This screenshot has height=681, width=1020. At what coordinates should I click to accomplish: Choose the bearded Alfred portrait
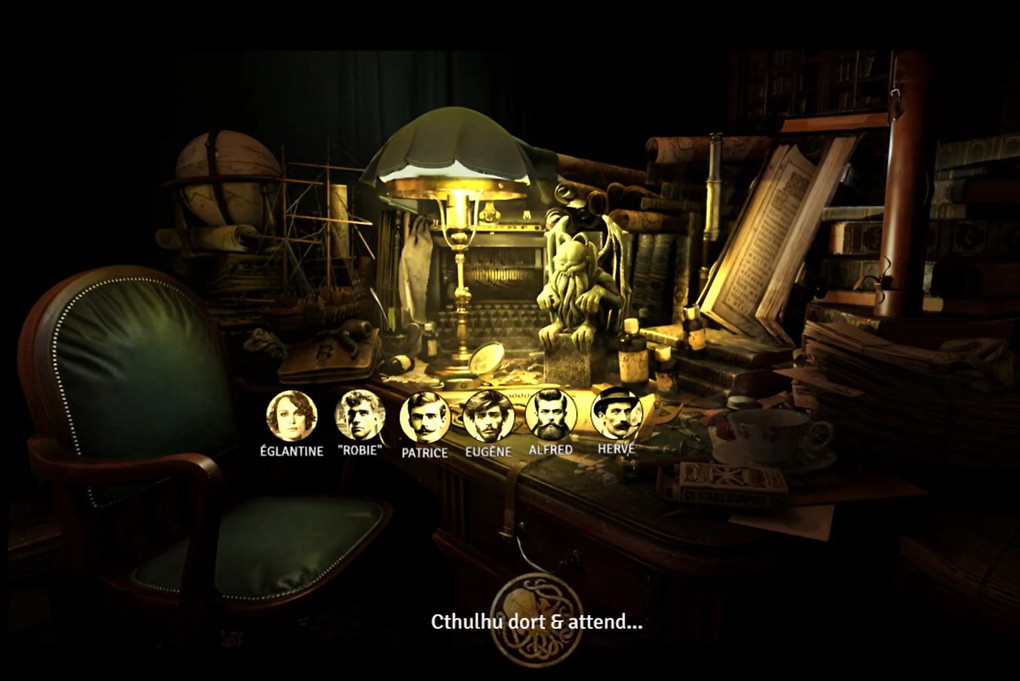click(551, 414)
